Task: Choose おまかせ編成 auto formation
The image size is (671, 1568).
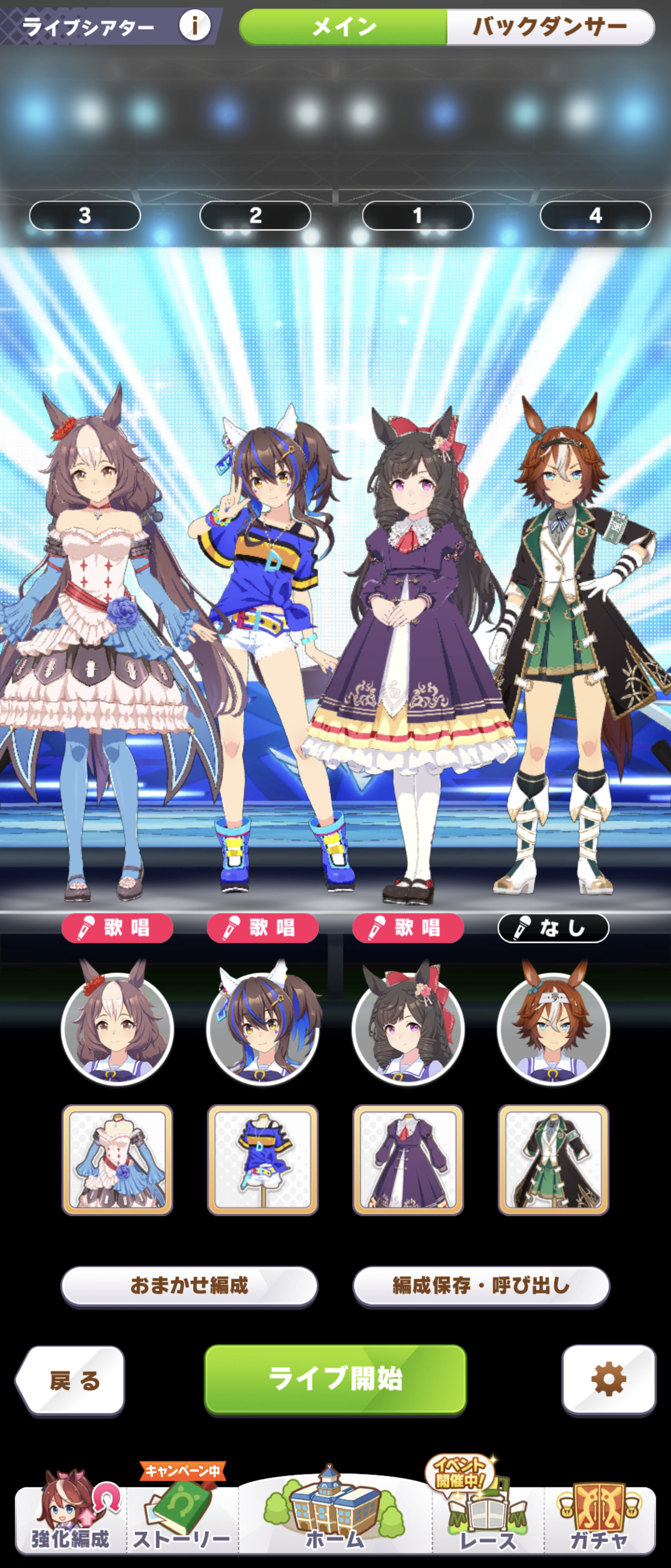Action: (x=189, y=1285)
